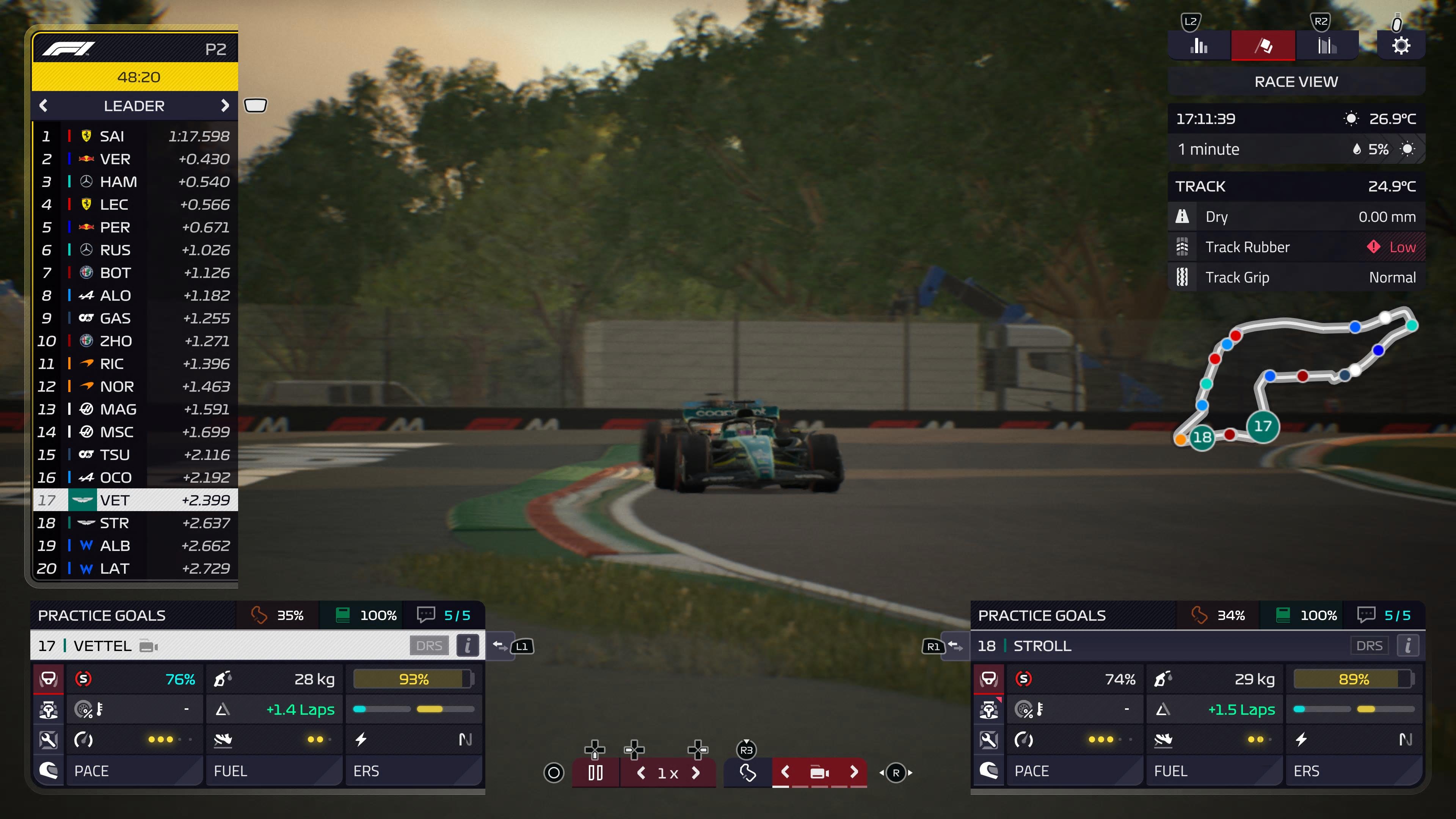Click the right chevron next to LEADER

tap(226, 106)
